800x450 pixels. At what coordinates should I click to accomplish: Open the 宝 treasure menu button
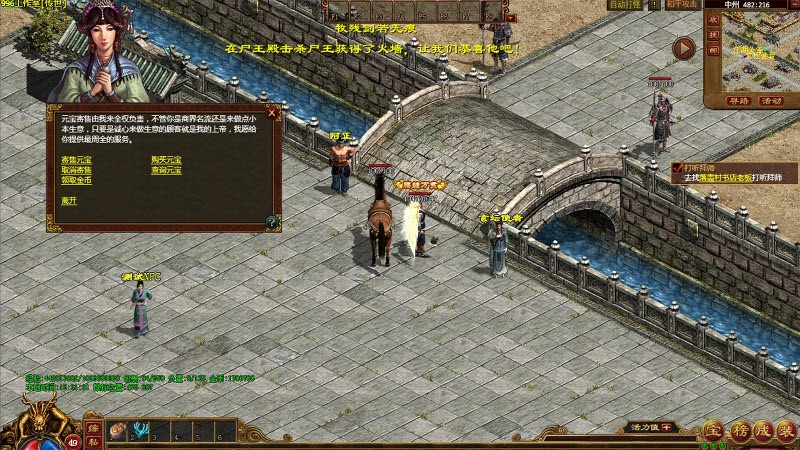coord(712,431)
